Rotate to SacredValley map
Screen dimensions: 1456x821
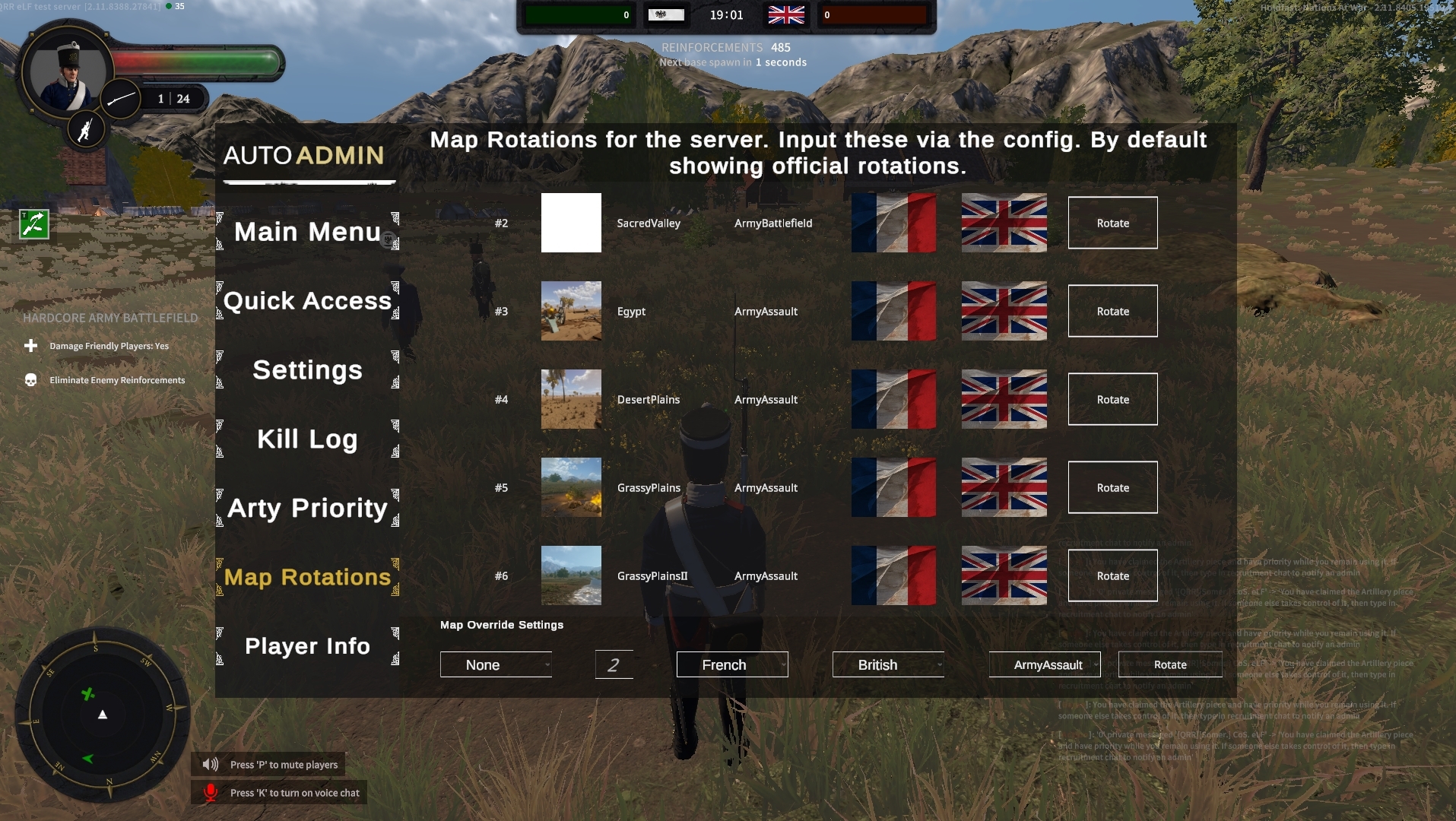[1112, 223]
